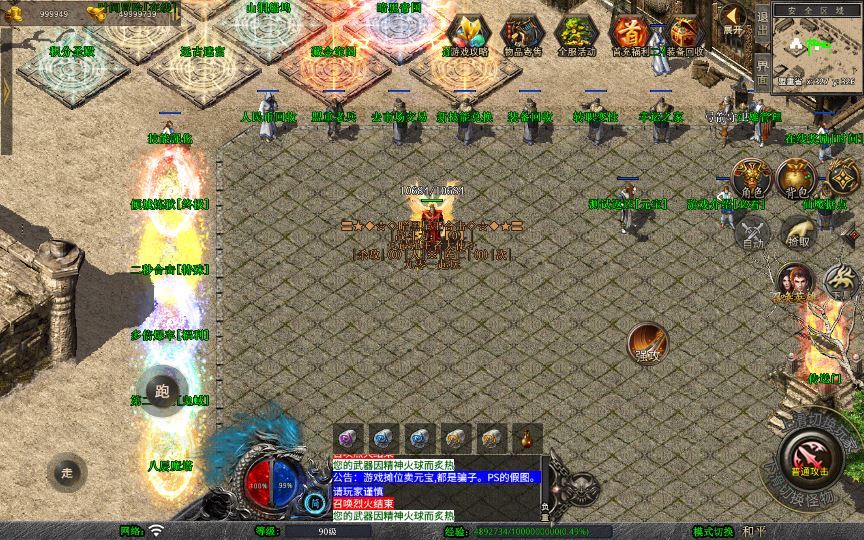This screenshot has width=864, height=540.
Task: Open the 物品寄售 item consignment icon
Action: click(x=522, y=34)
